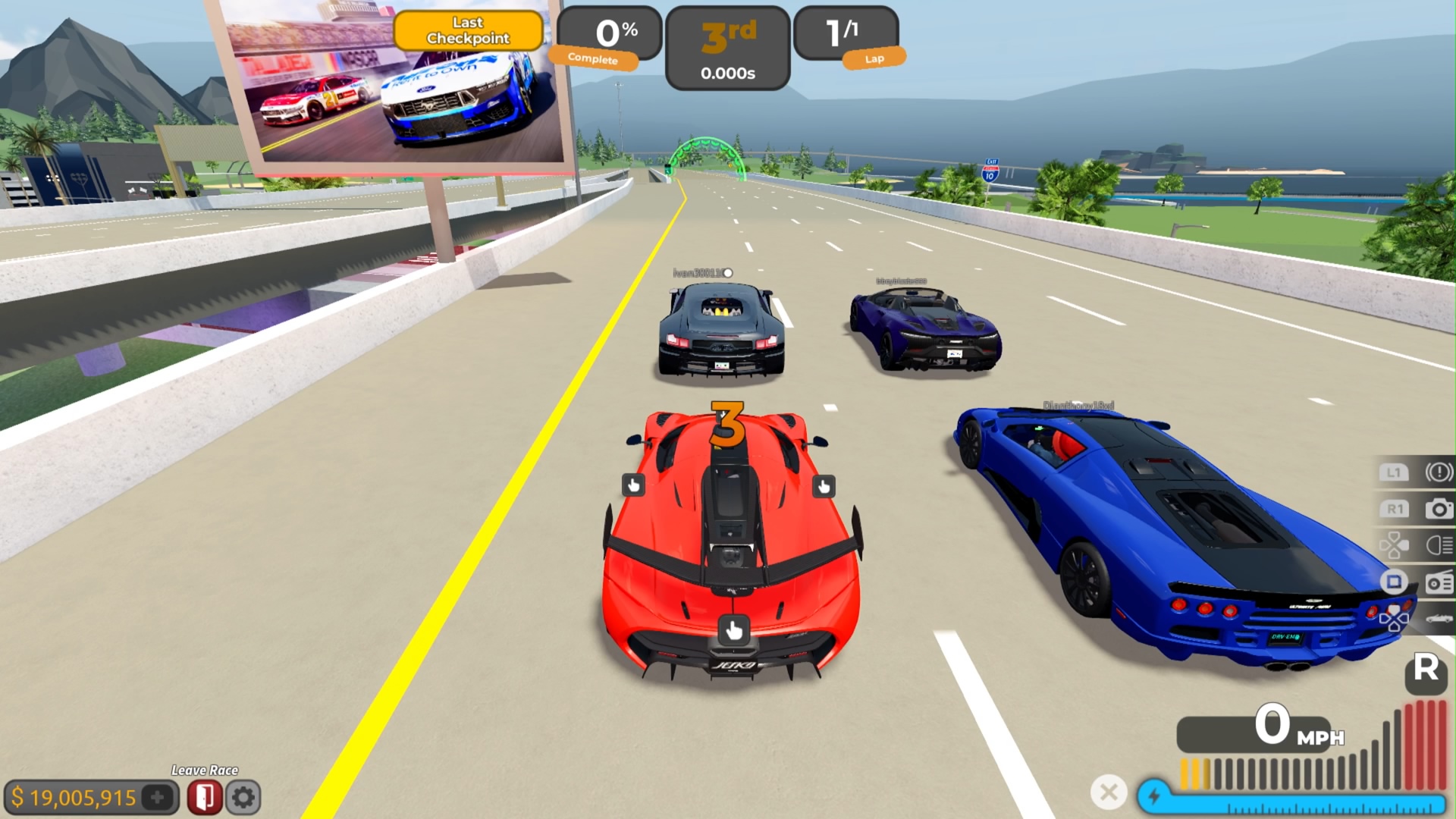Viewport: 1456px width, 819px height.
Task: Leave the race with the red door button
Action: (x=204, y=797)
